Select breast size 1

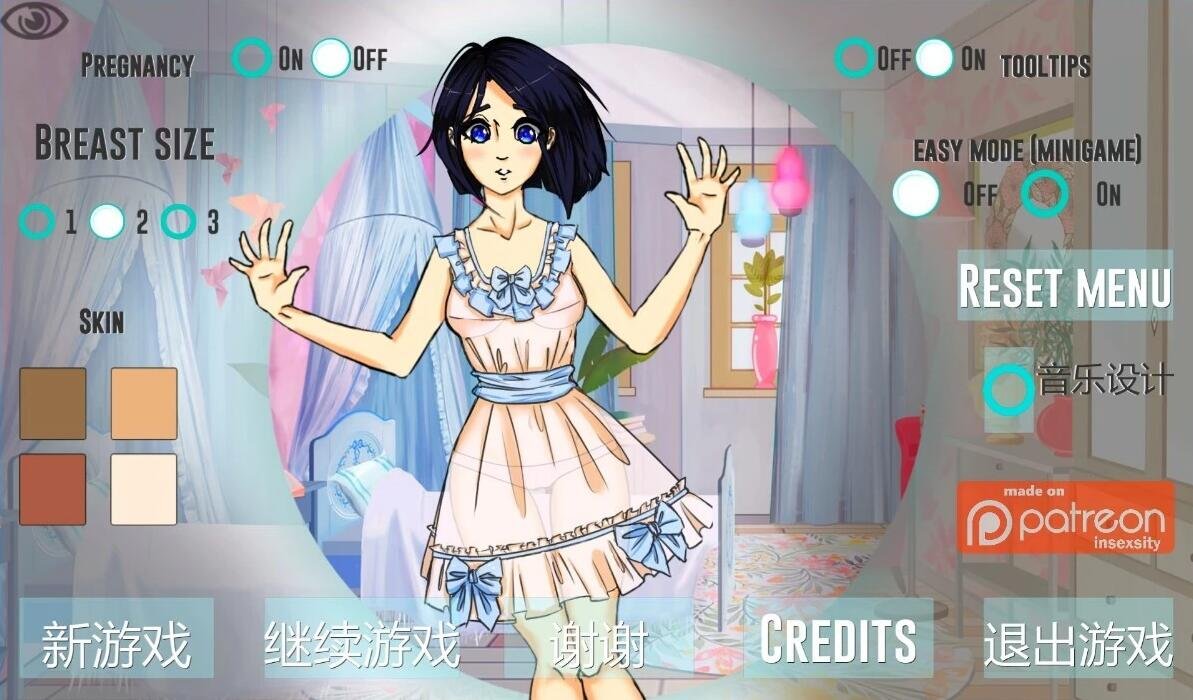(x=37, y=221)
